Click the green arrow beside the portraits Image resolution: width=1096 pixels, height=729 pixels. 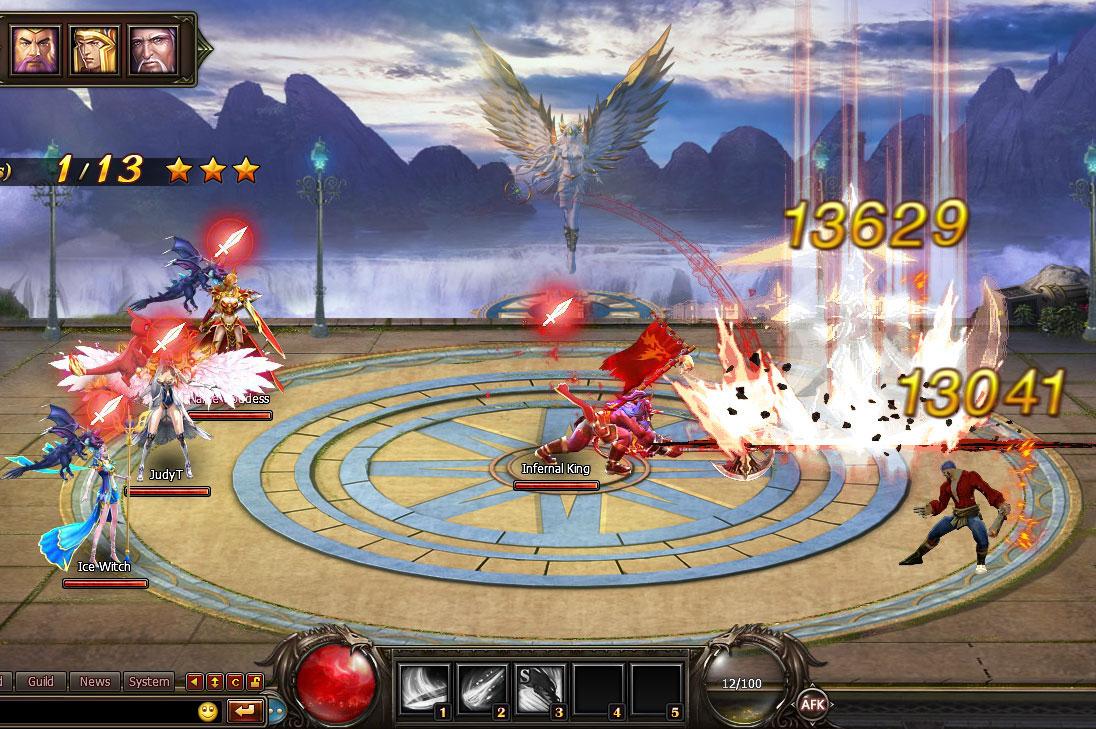coord(205,49)
